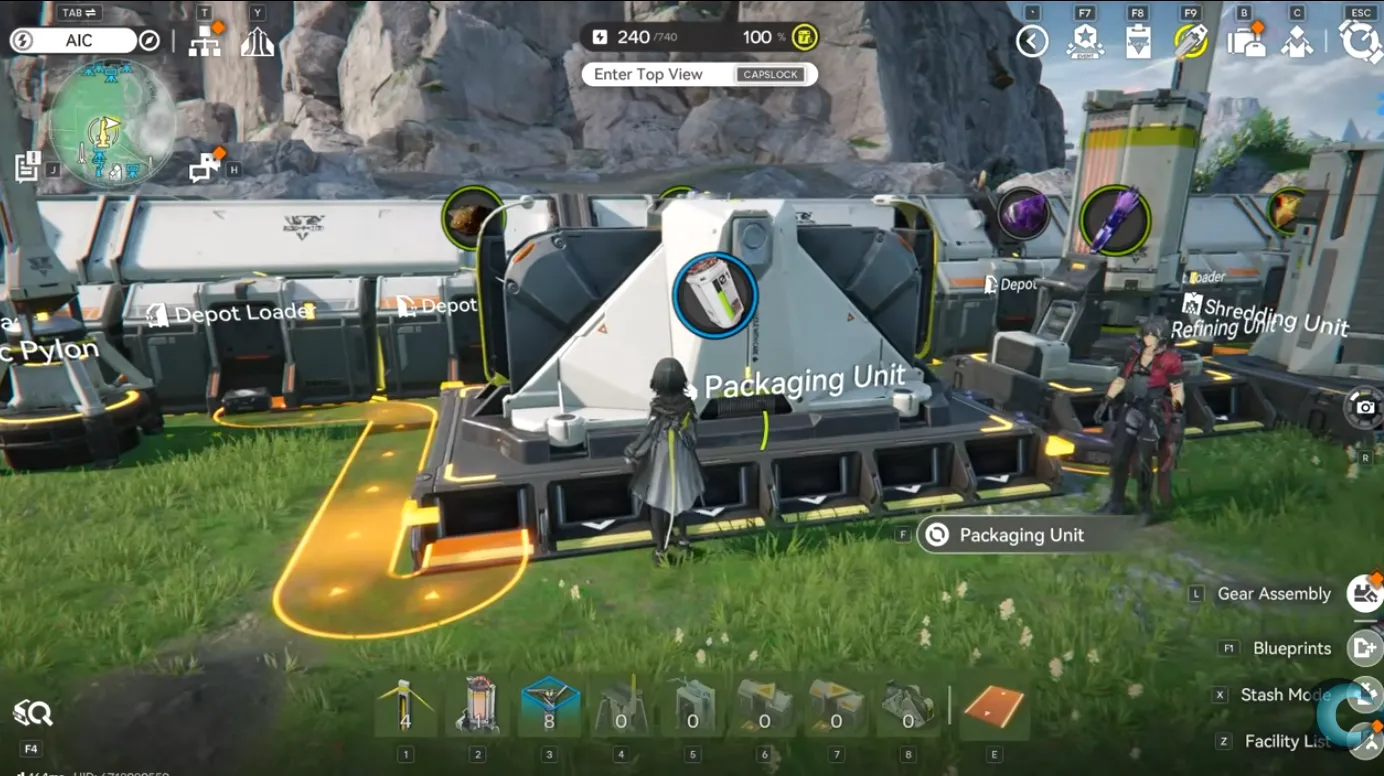Click the magnifier search icon at bottom left
This screenshot has height=776, width=1384.
[x=32, y=714]
